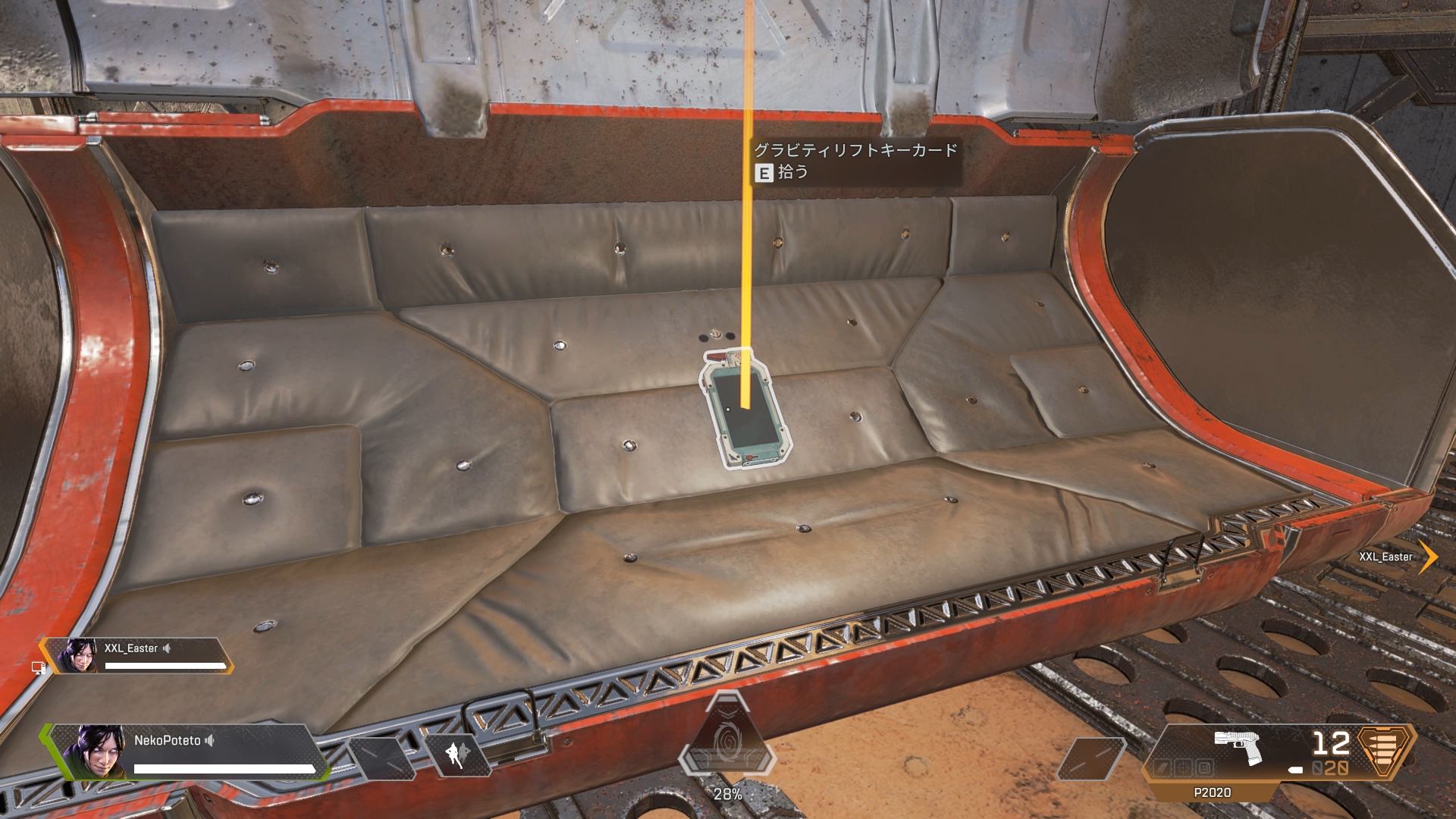This screenshot has height=819, width=1456.
Task: Click the light ammo type icon
Action: 1385,750
